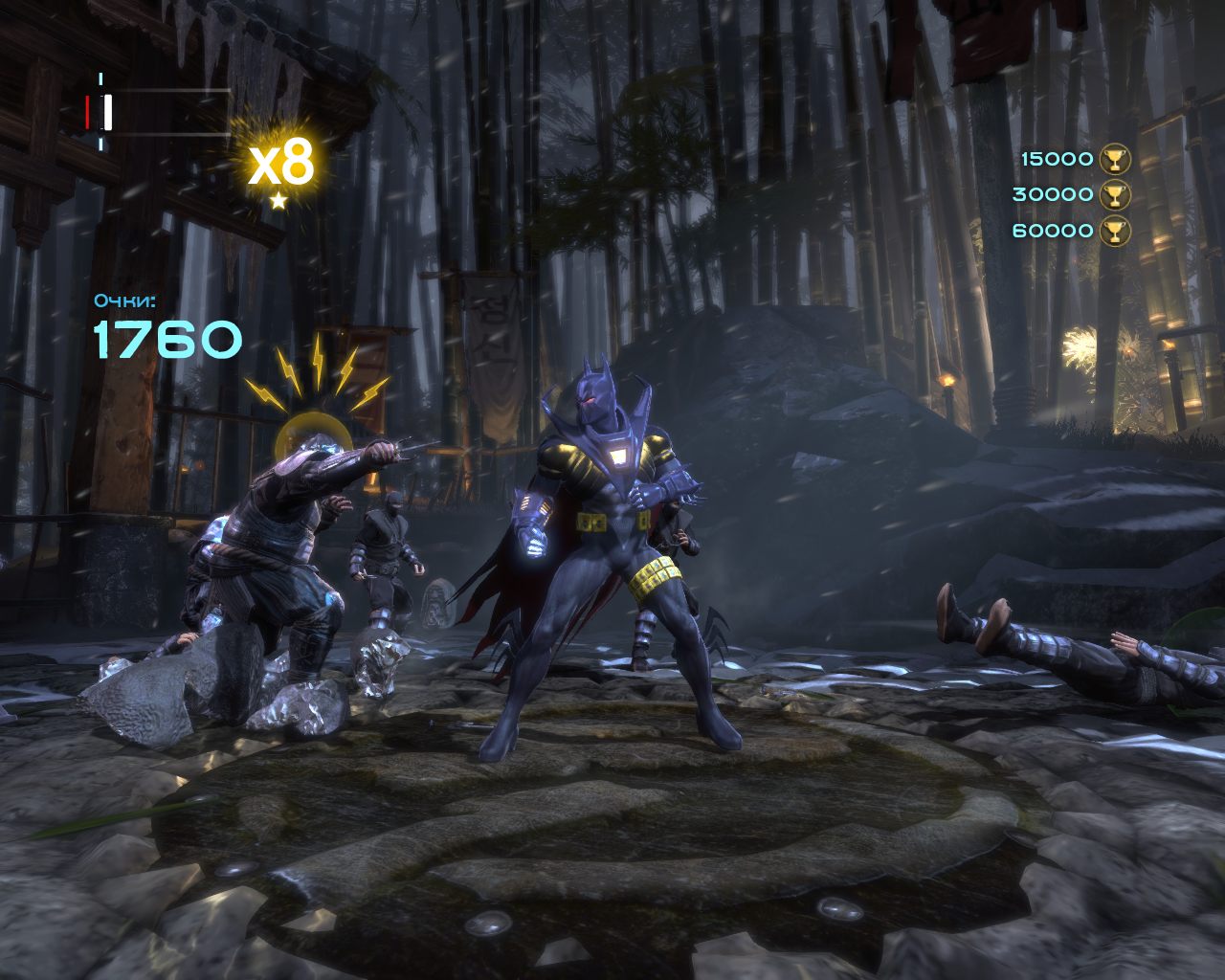The height and width of the screenshot is (980, 1225).
Task: Toggle the small cyan tick above the health gauge
Action: click(x=100, y=77)
